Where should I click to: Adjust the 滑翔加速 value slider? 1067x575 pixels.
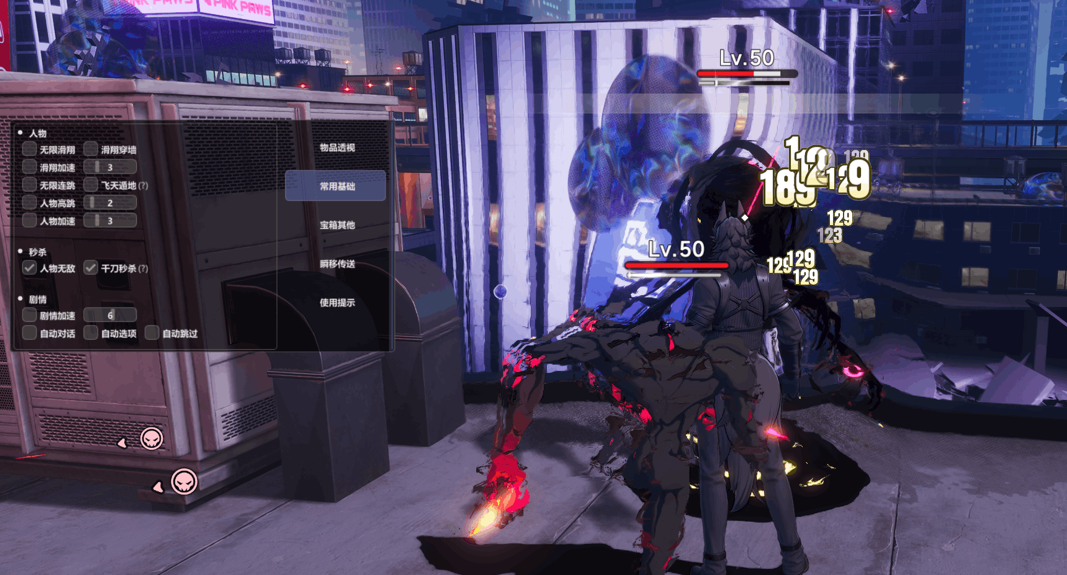[110, 167]
